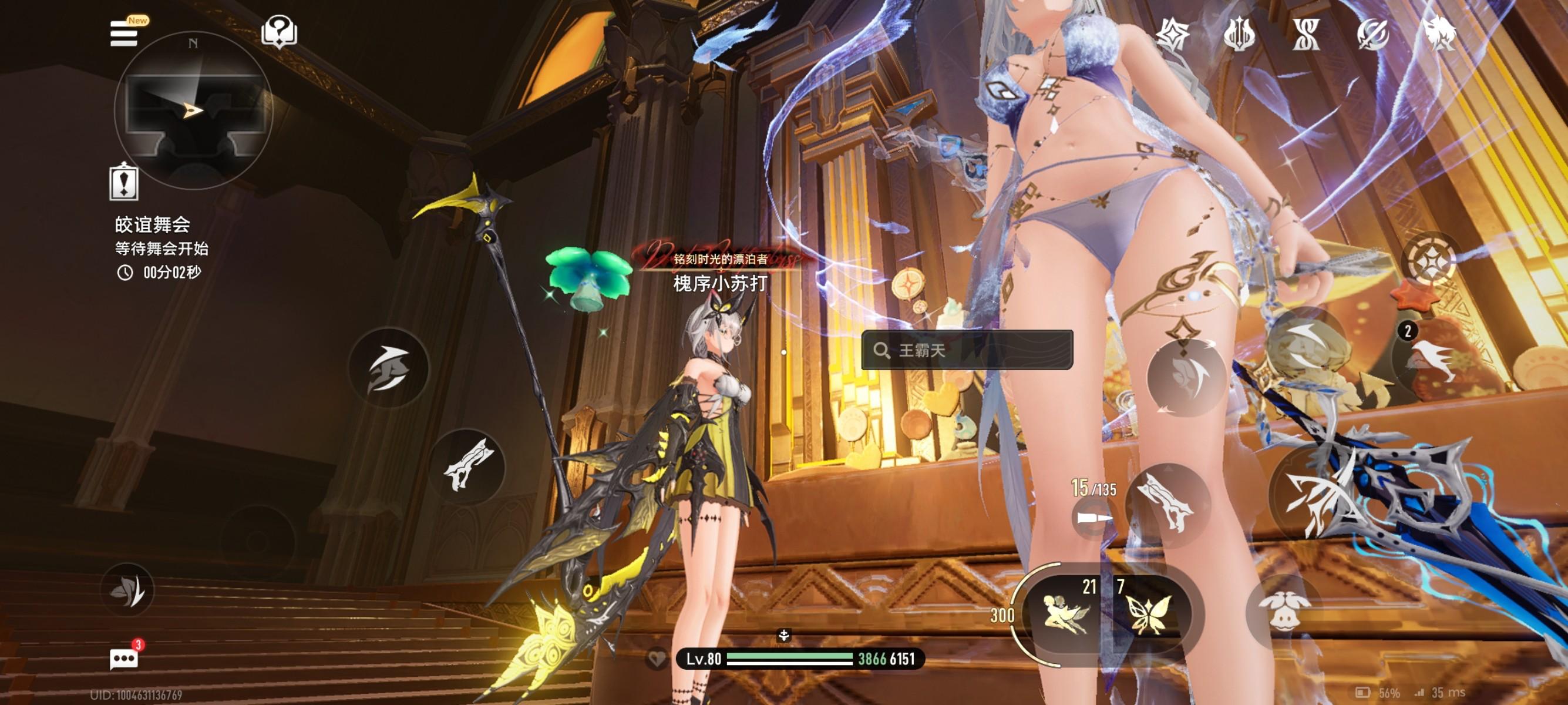
Task: Click the circular minimap
Action: tap(193, 110)
